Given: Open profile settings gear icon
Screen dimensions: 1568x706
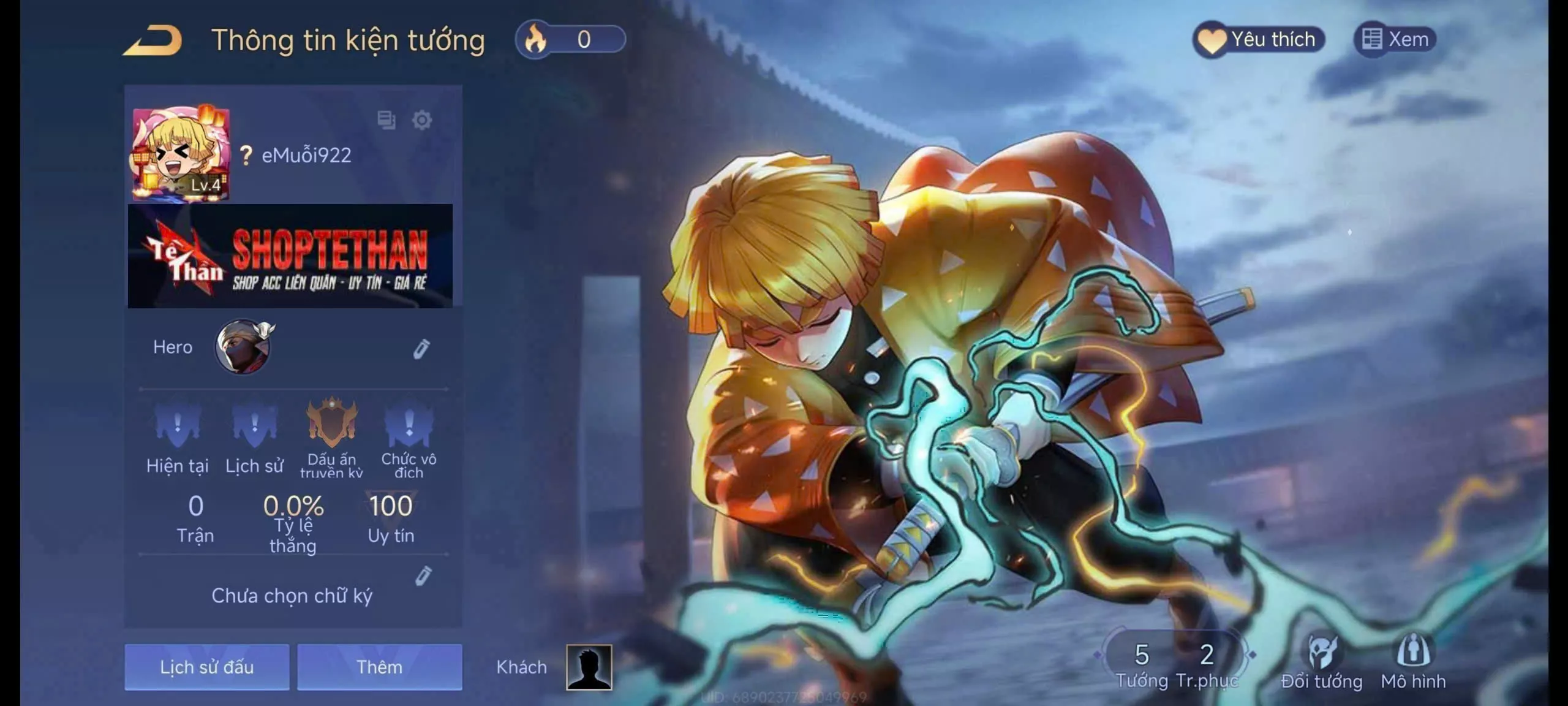Looking at the screenshot, I should [422, 120].
